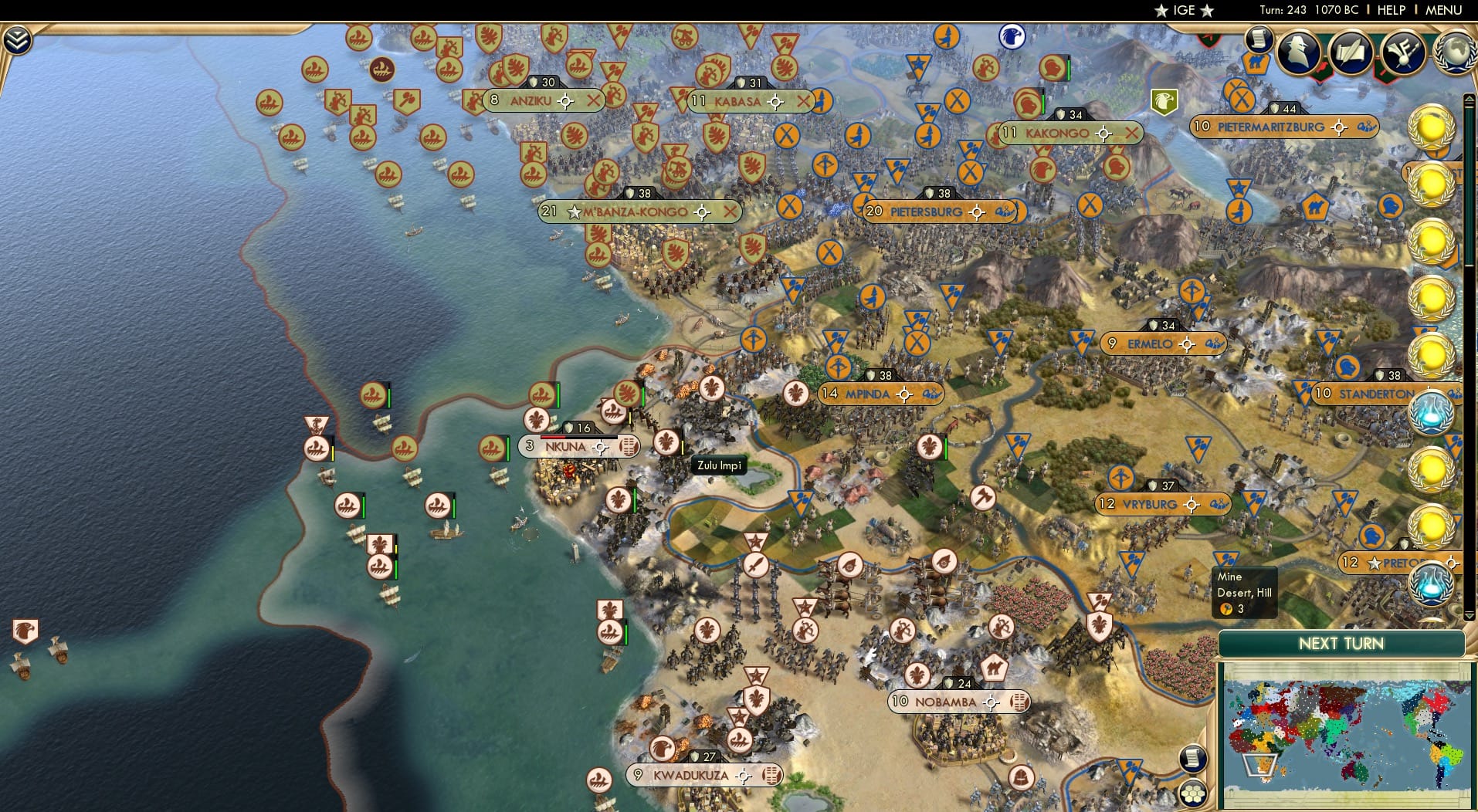Open the Culture overview music-note icon

pos(1405,51)
